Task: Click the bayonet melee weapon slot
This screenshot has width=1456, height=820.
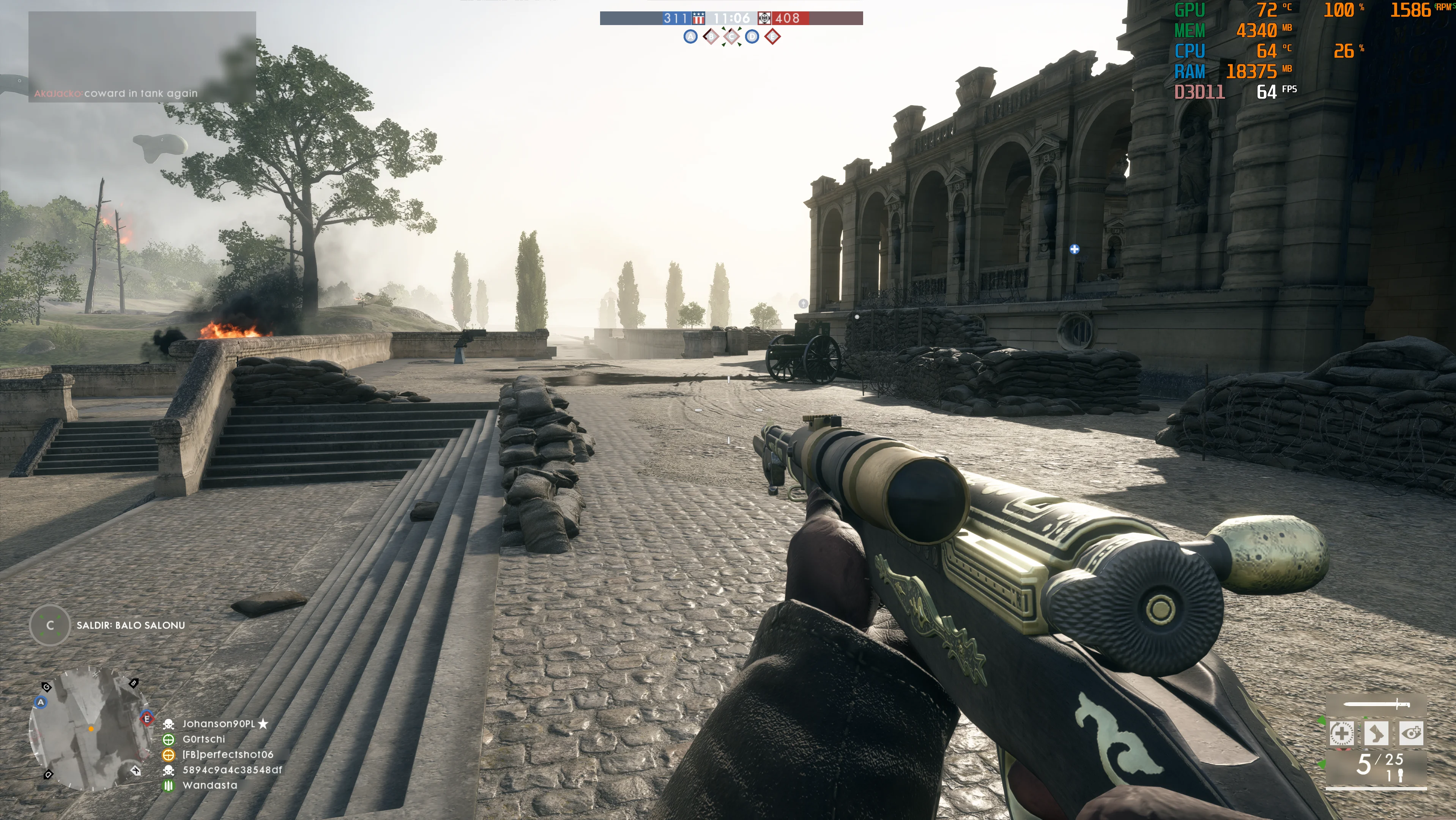Action: (1376, 704)
